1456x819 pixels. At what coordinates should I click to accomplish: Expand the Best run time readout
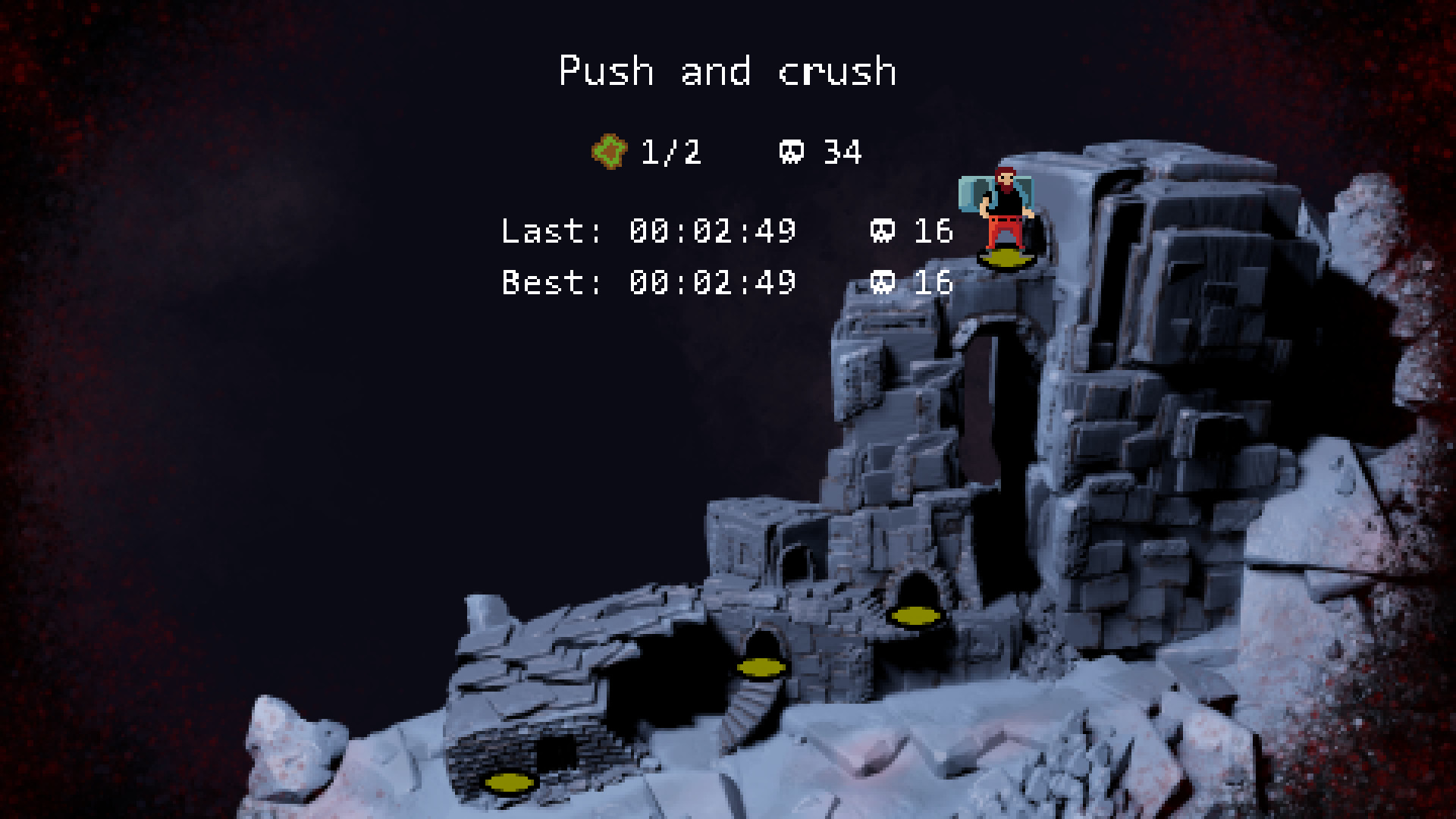713,284
